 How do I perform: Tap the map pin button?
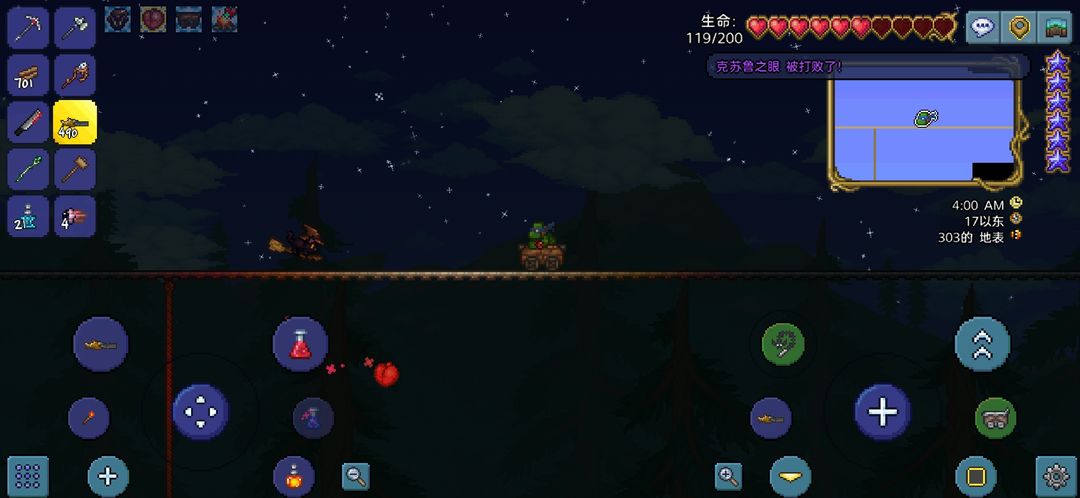coord(1018,27)
